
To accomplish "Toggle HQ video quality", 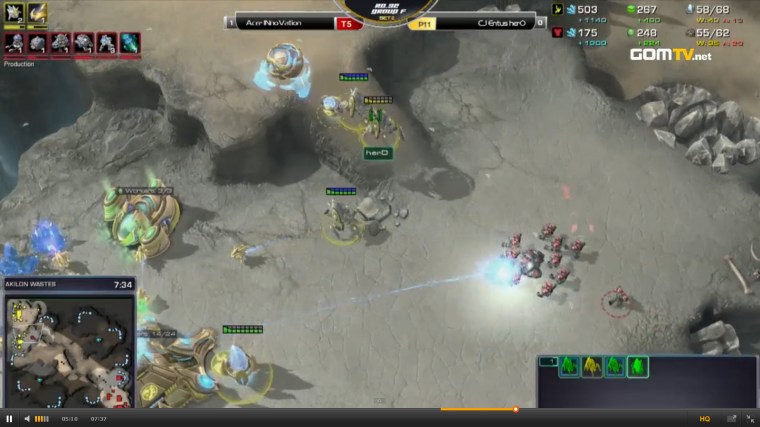I will (x=705, y=418).
